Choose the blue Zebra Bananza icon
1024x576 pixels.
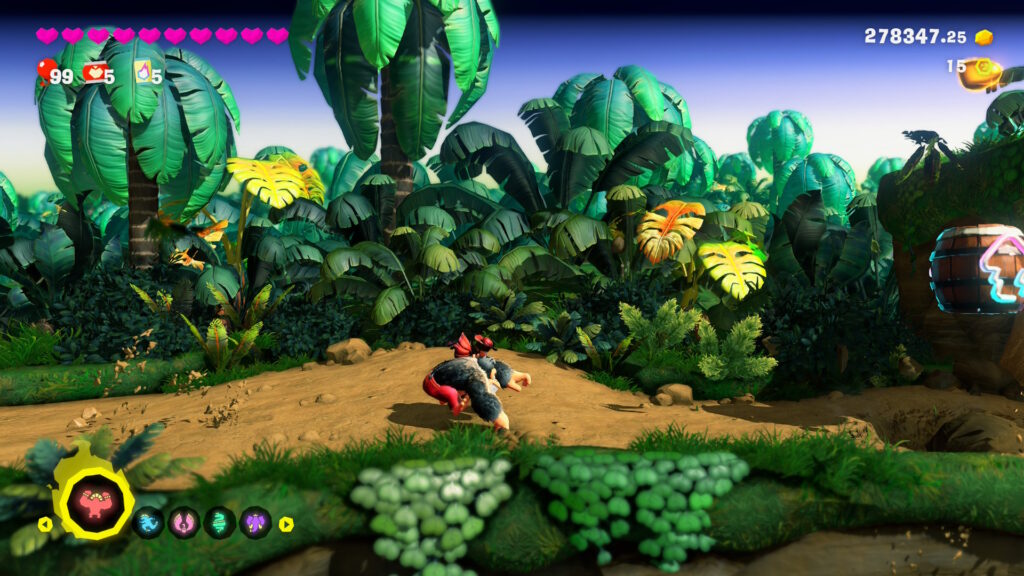(149, 522)
